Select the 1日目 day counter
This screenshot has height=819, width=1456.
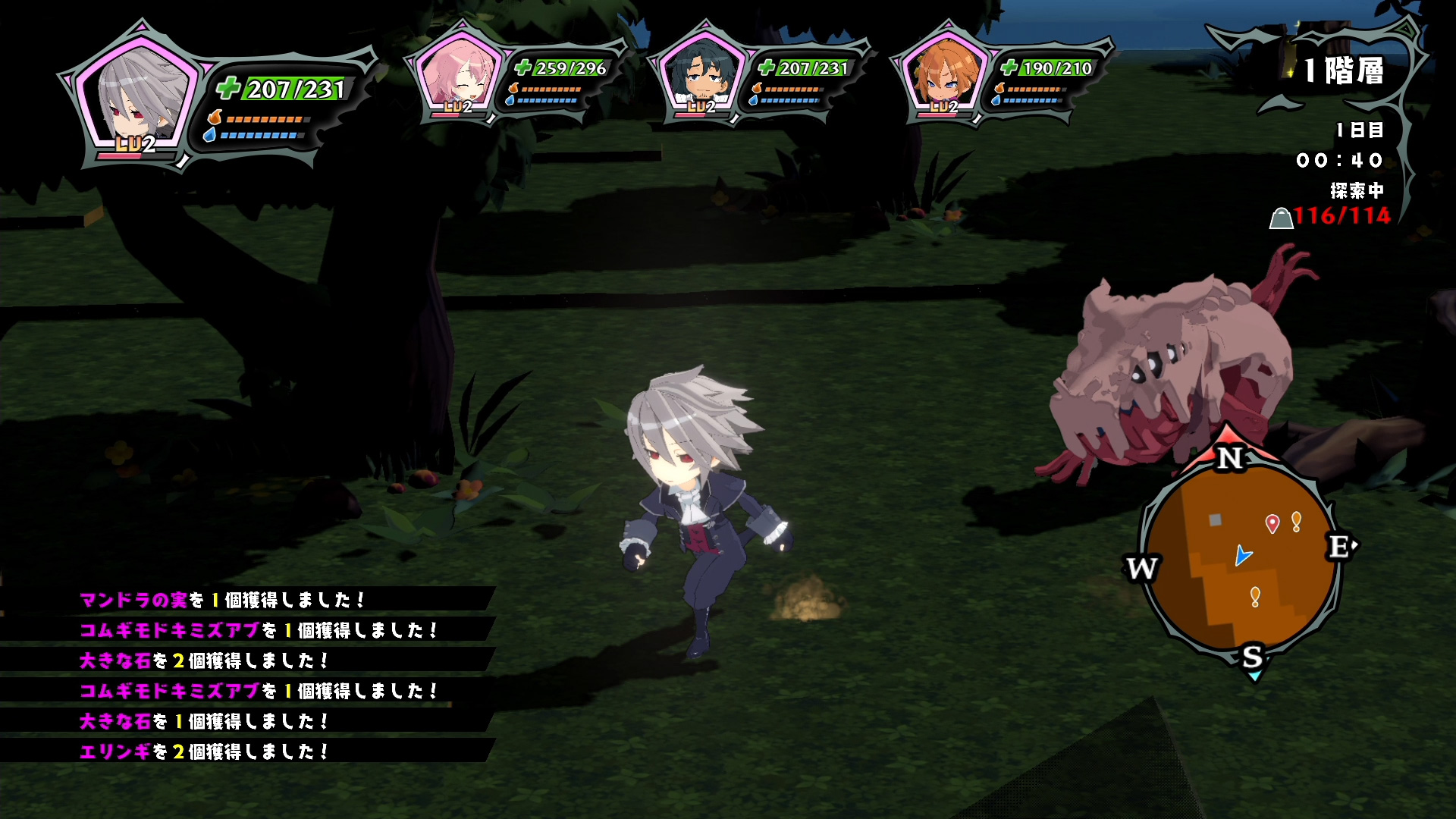[1360, 130]
